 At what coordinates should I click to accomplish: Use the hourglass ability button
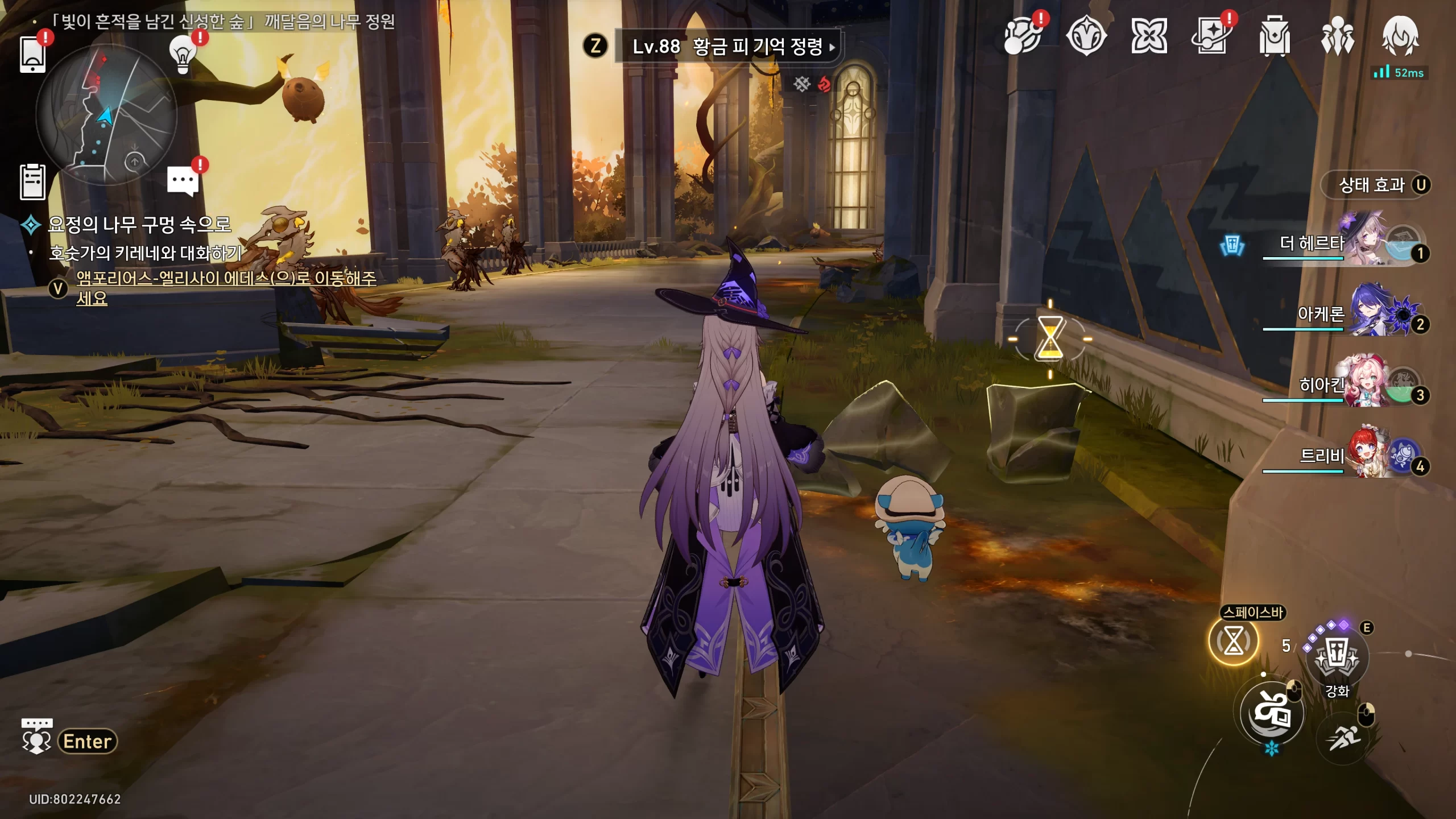pos(1233,642)
